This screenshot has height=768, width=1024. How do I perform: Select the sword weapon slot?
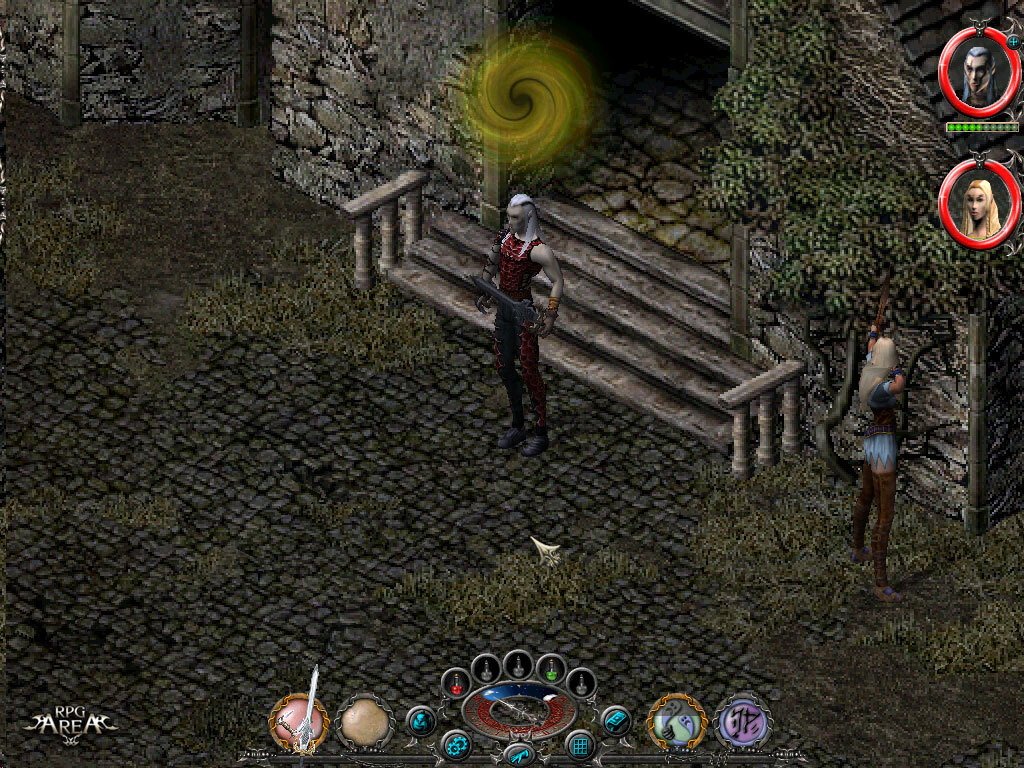[x=298, y=720]
